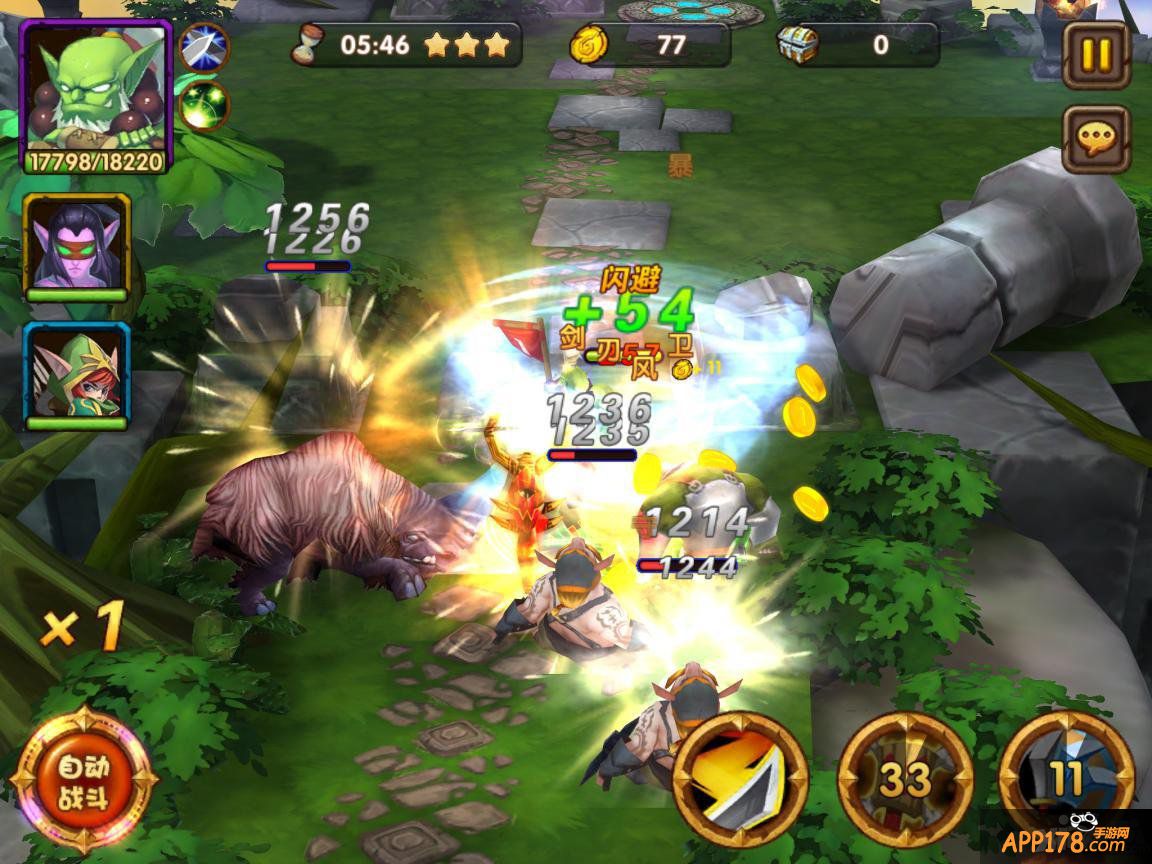The width and height of the screenshot is (1152, 864).
Task: Open the chat speech bubble button
Action: click(1096, 139)
